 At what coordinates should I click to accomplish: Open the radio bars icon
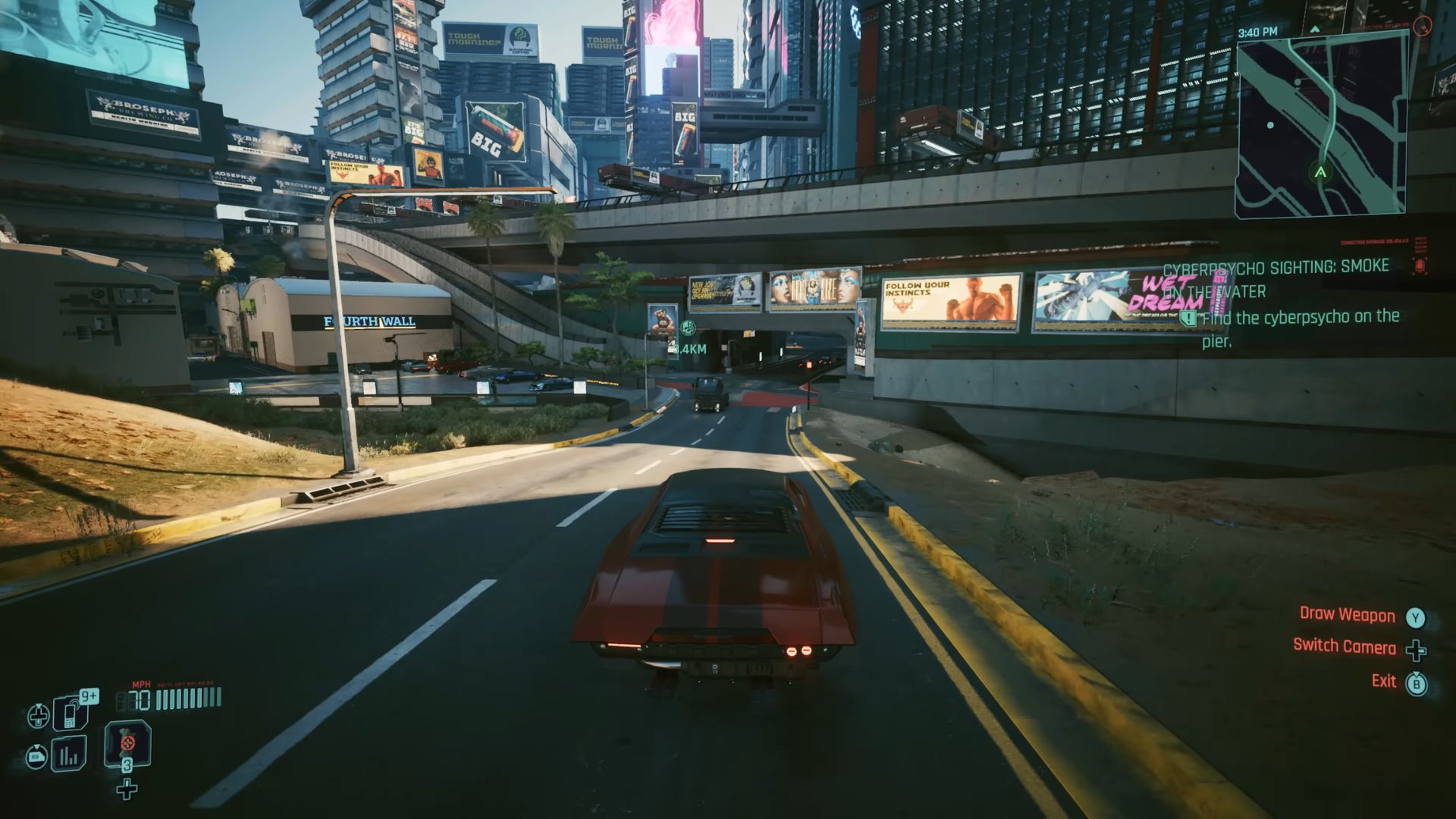pos(68,755)
